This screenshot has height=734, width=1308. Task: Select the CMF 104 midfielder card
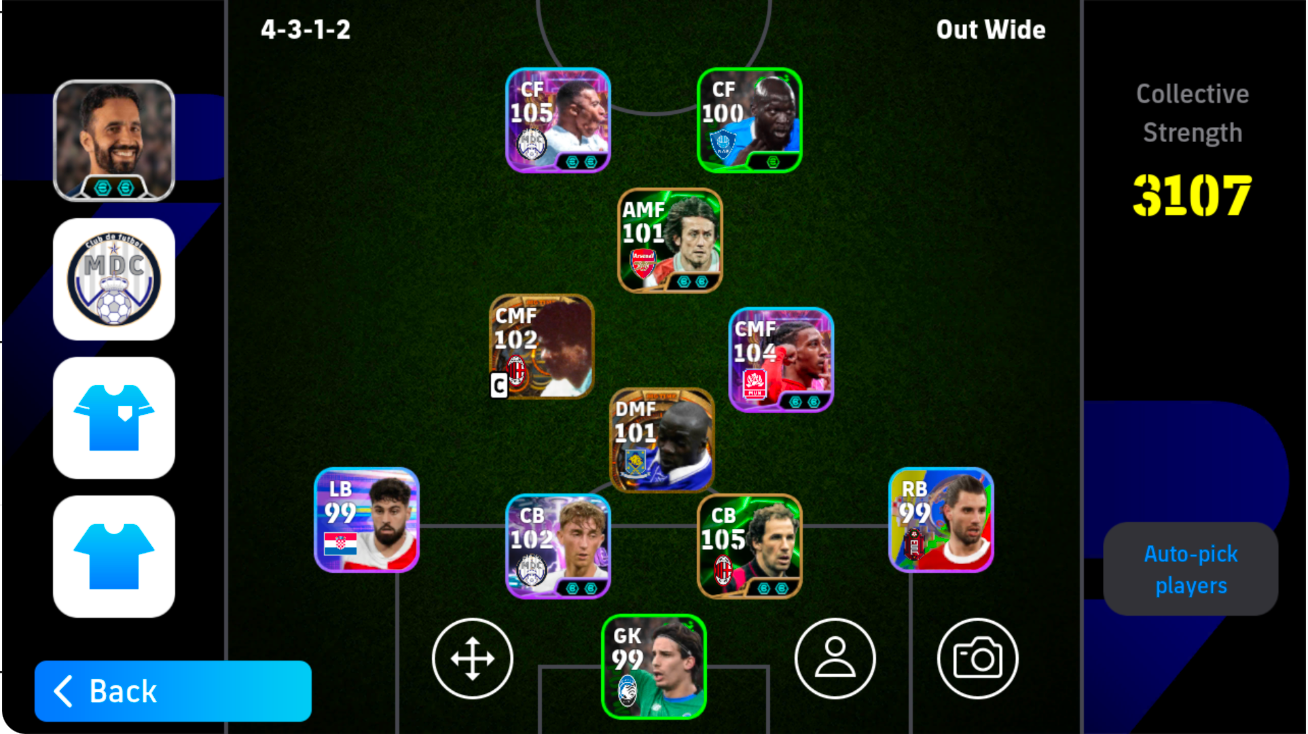pyautogui.click(x=780, y=360)
